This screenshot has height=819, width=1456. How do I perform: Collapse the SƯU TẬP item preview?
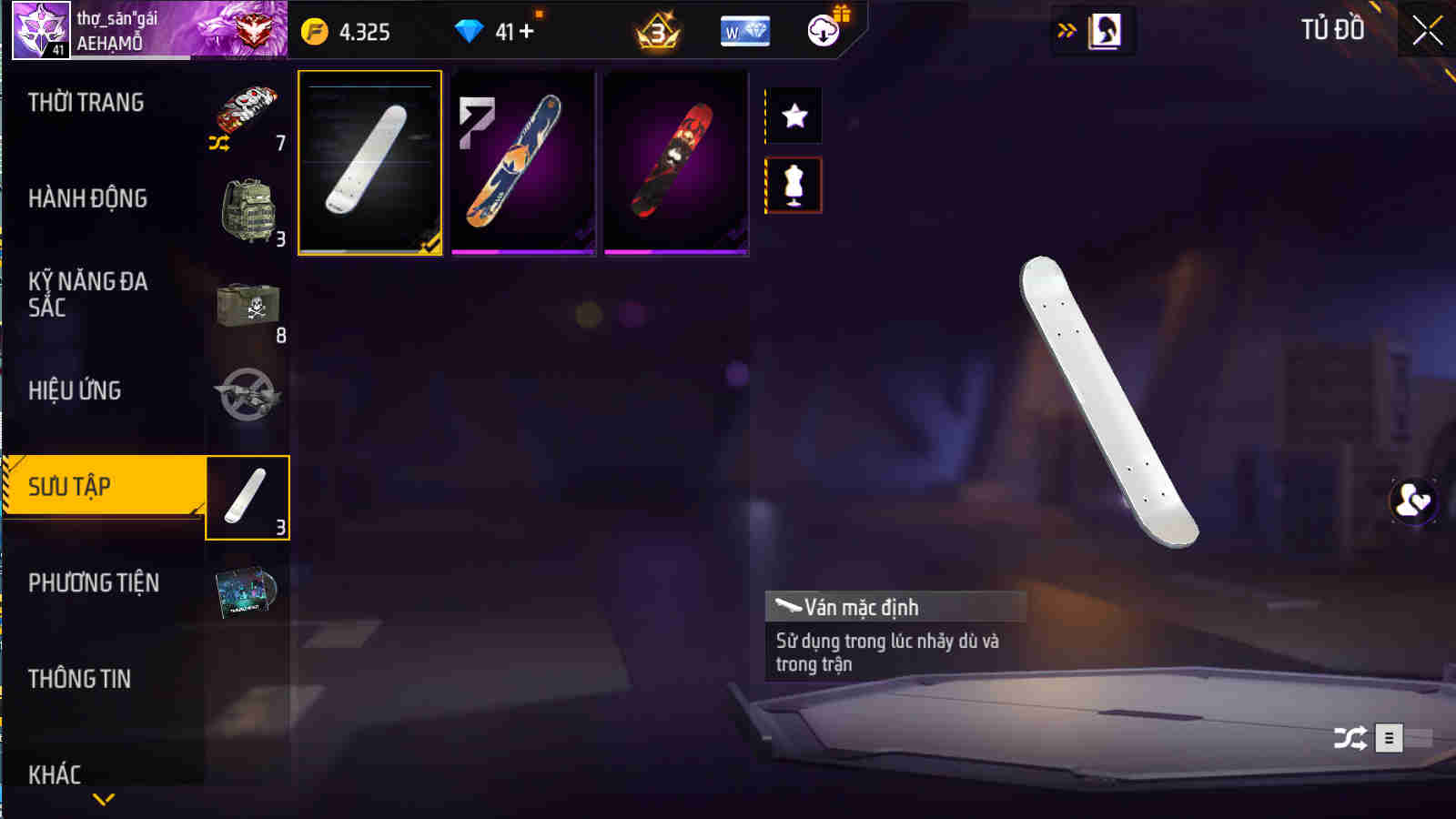[x=248, y=498]
